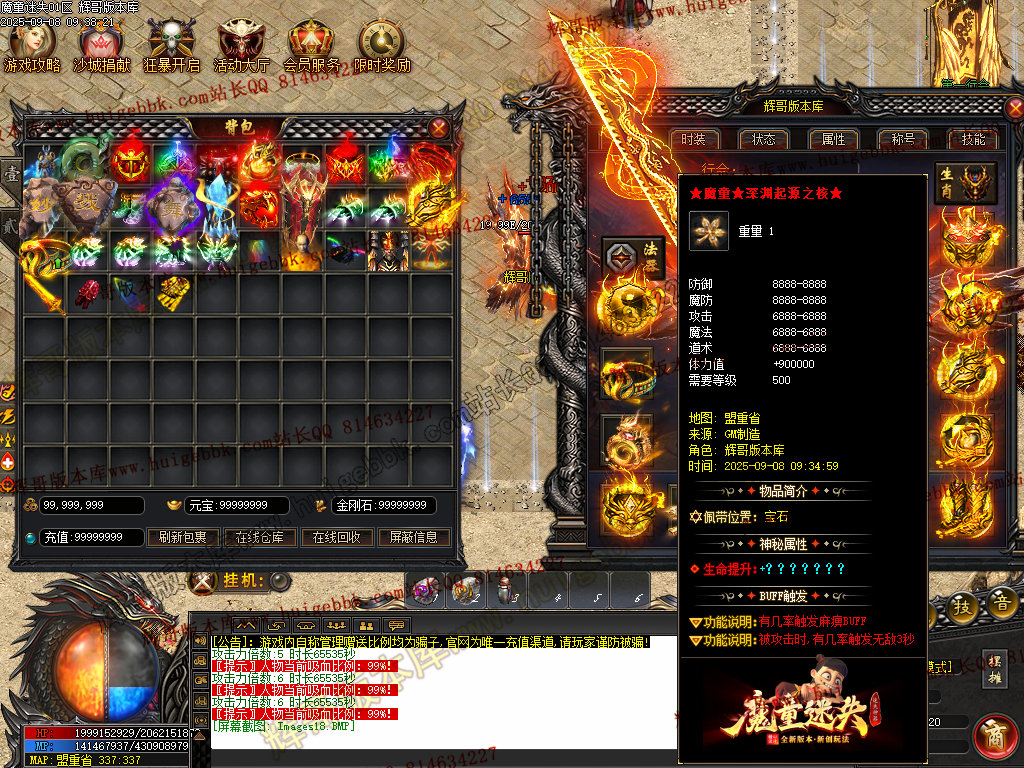Open the 在线仓库 online warehouse
Viewport: 1024px width, 768px height.
click(x=260, y=537)
